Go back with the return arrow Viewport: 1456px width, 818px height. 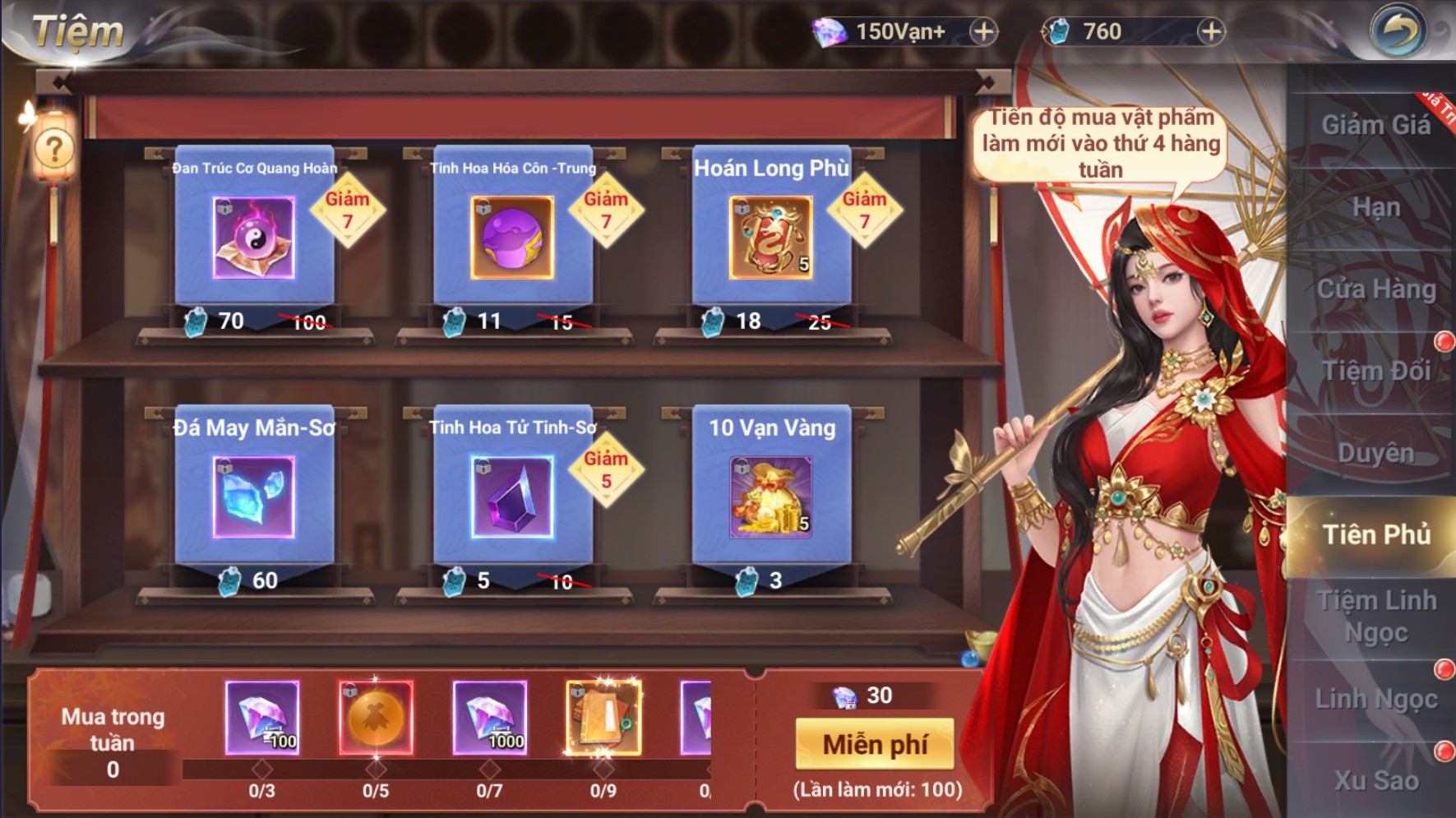pos(1398,31)
